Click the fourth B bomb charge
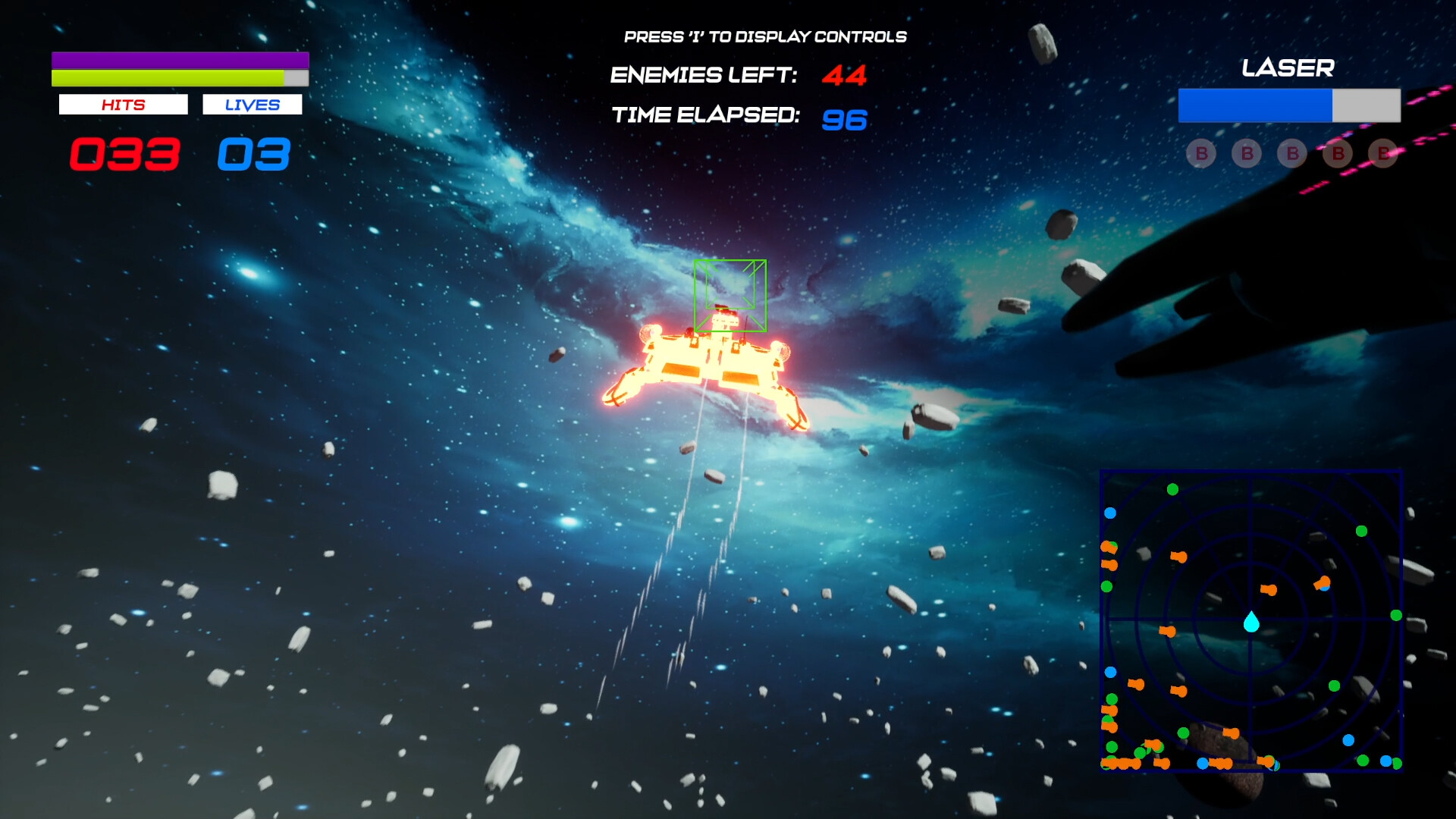1456x819 pixels. coord(1337,154)
